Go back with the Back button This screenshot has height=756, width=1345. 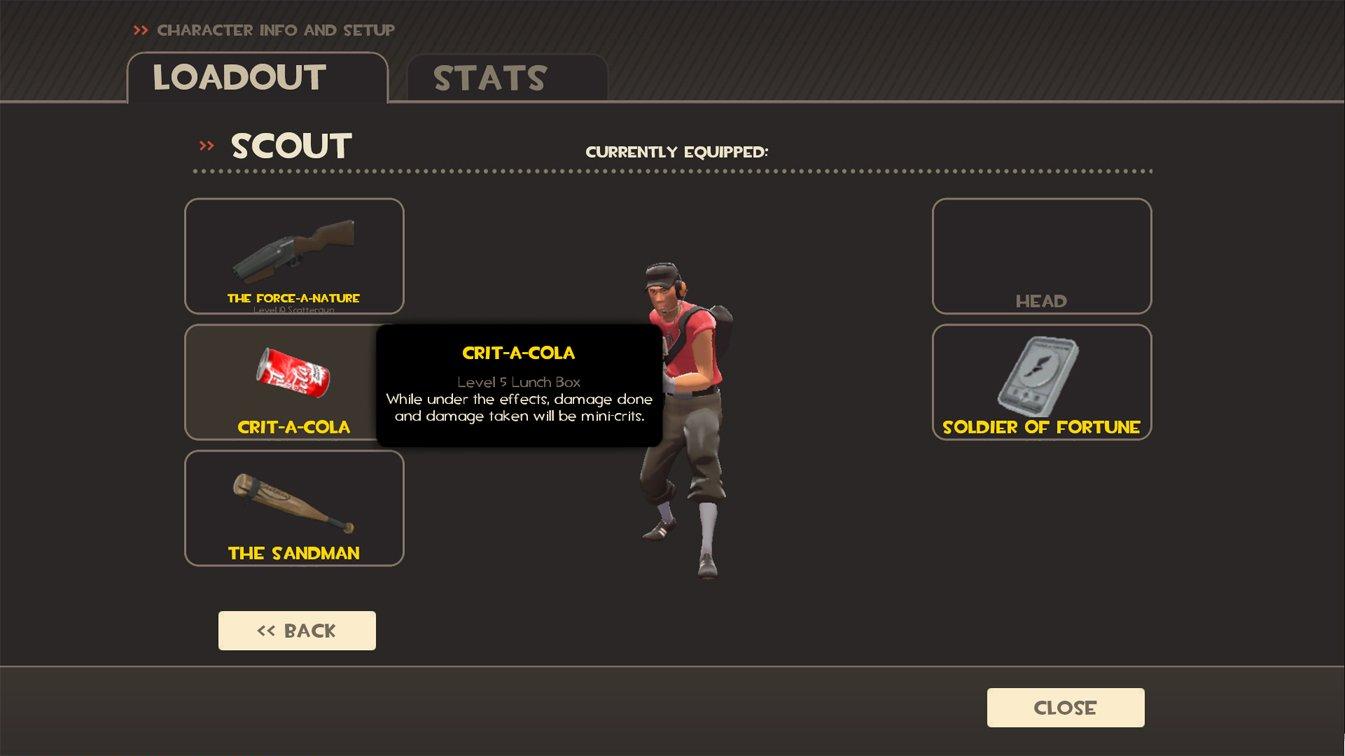[x=297, y=631]
